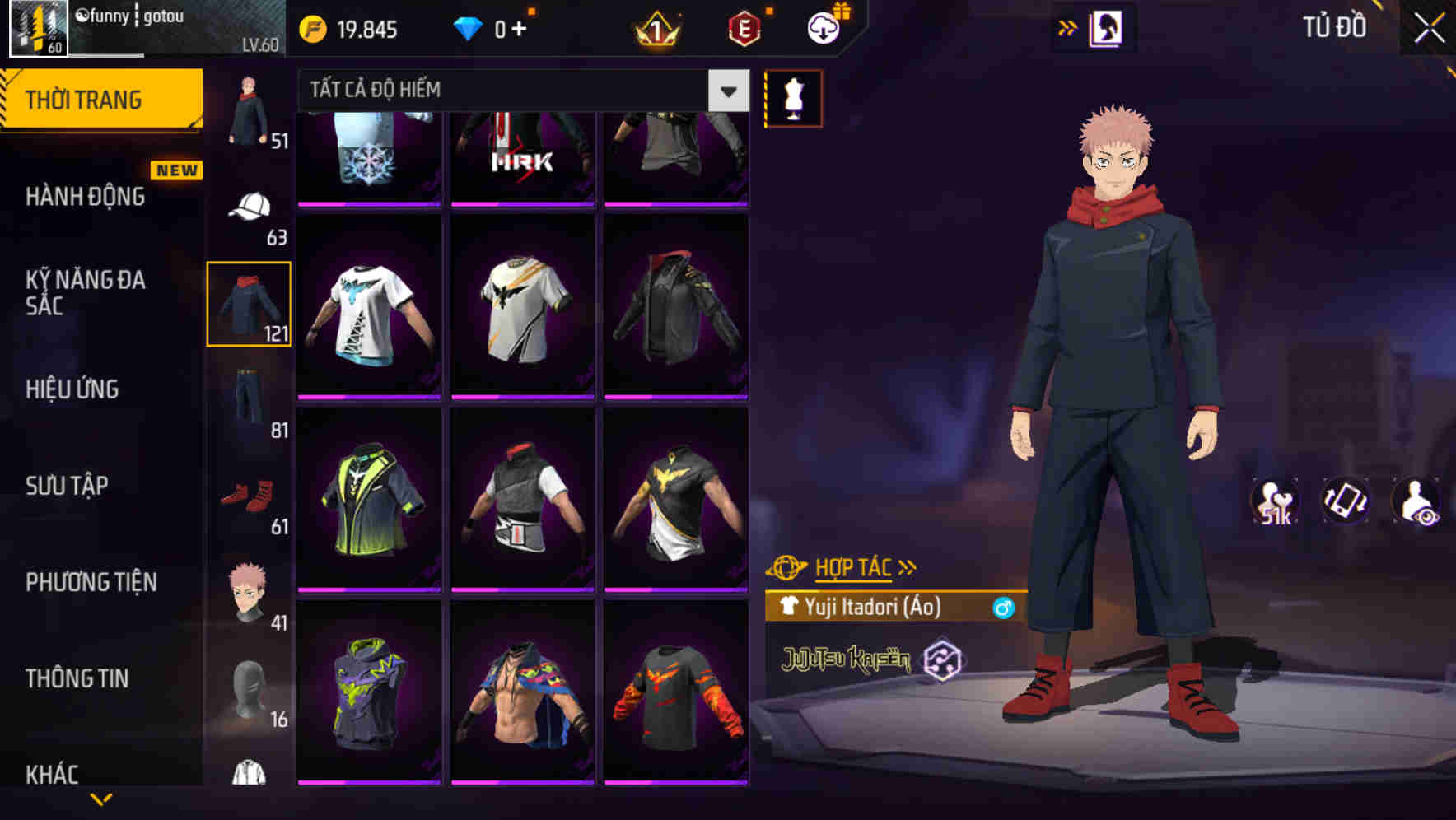
Task: Select the cap category icon
Action: pos(249,207)
